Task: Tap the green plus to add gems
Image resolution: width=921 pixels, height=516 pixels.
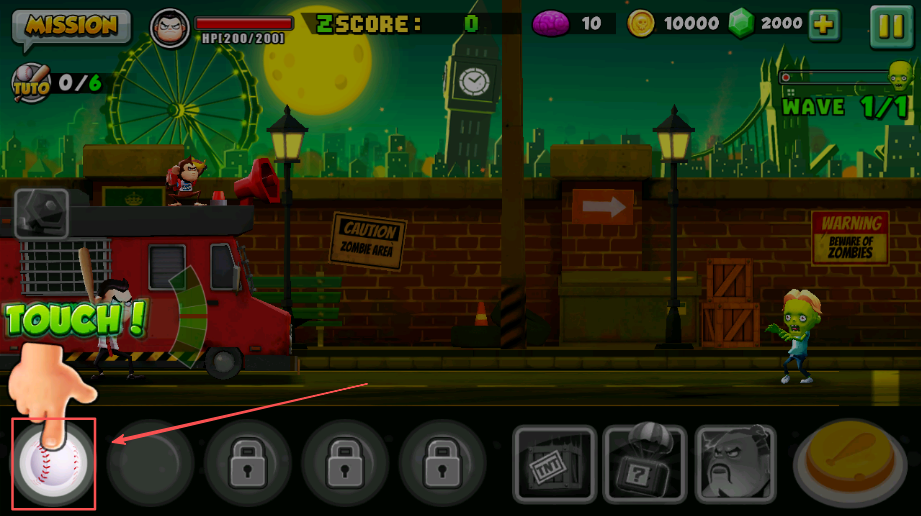Action: pyautogui.click(x=824, y=25)
